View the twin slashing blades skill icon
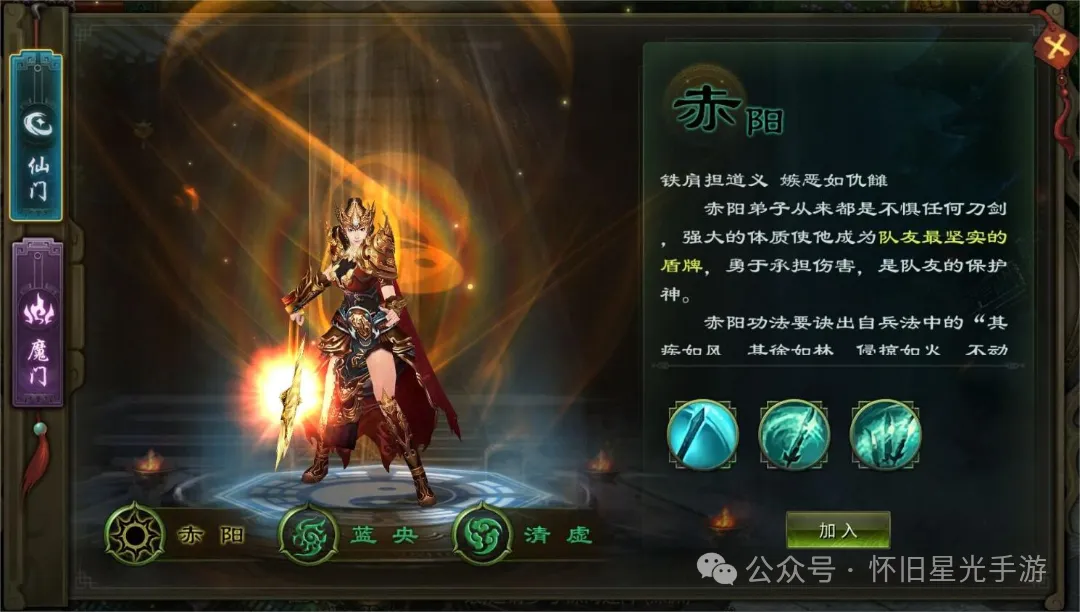1080x612 pixels. pyautogui.click(x=794, y=435)
